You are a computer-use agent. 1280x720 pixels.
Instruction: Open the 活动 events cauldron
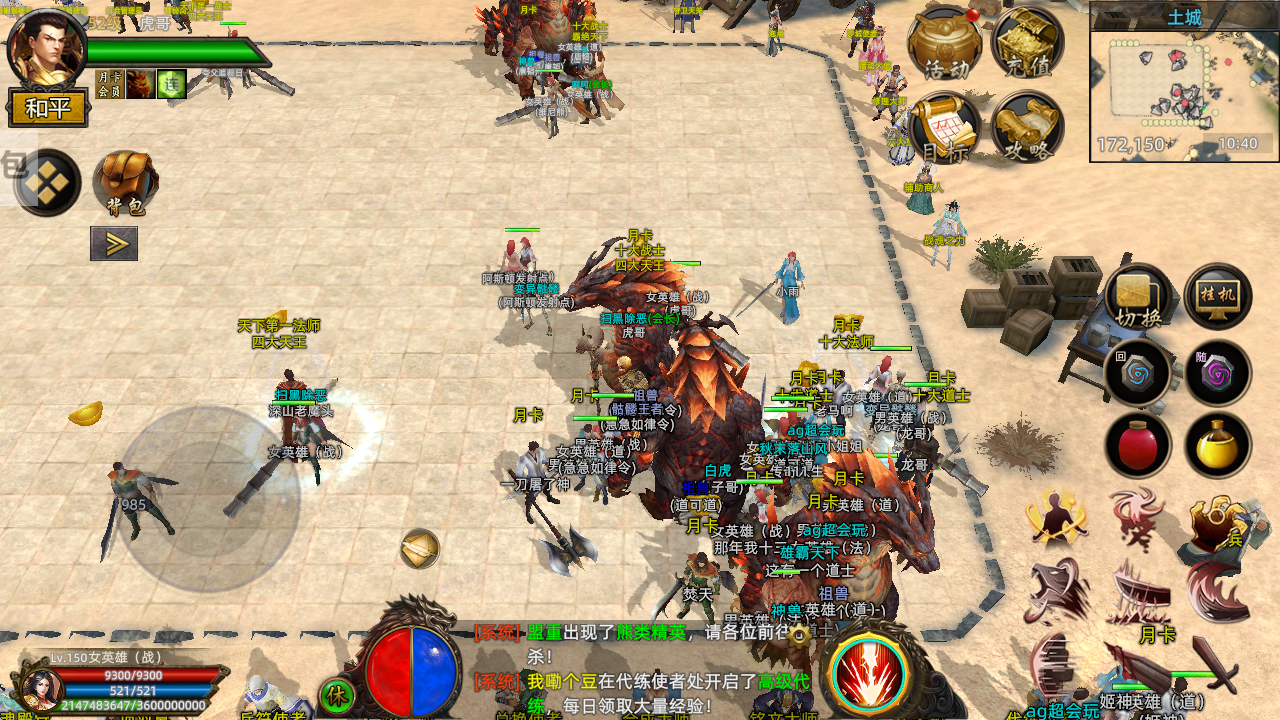(944, 43)
